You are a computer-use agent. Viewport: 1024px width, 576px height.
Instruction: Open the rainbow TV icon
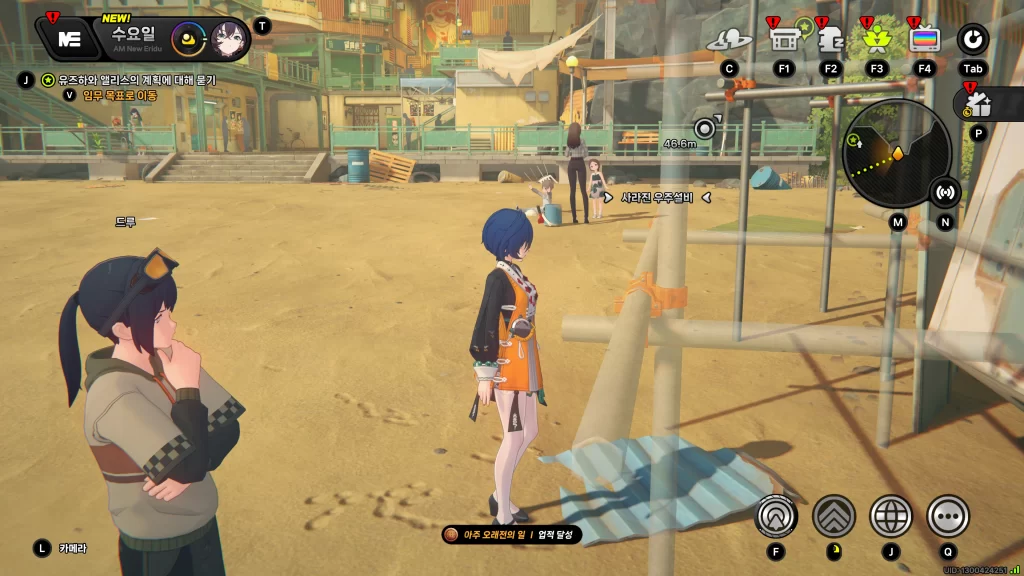tap(925, 39)
